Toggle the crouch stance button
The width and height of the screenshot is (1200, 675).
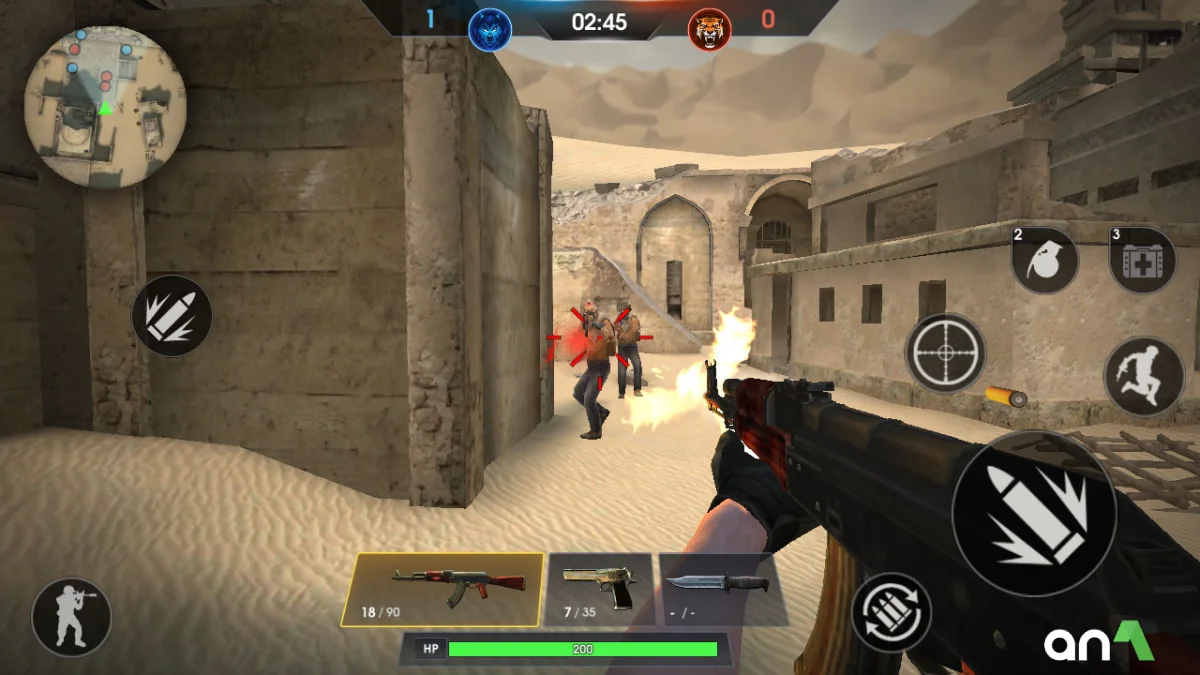point(71,617)
